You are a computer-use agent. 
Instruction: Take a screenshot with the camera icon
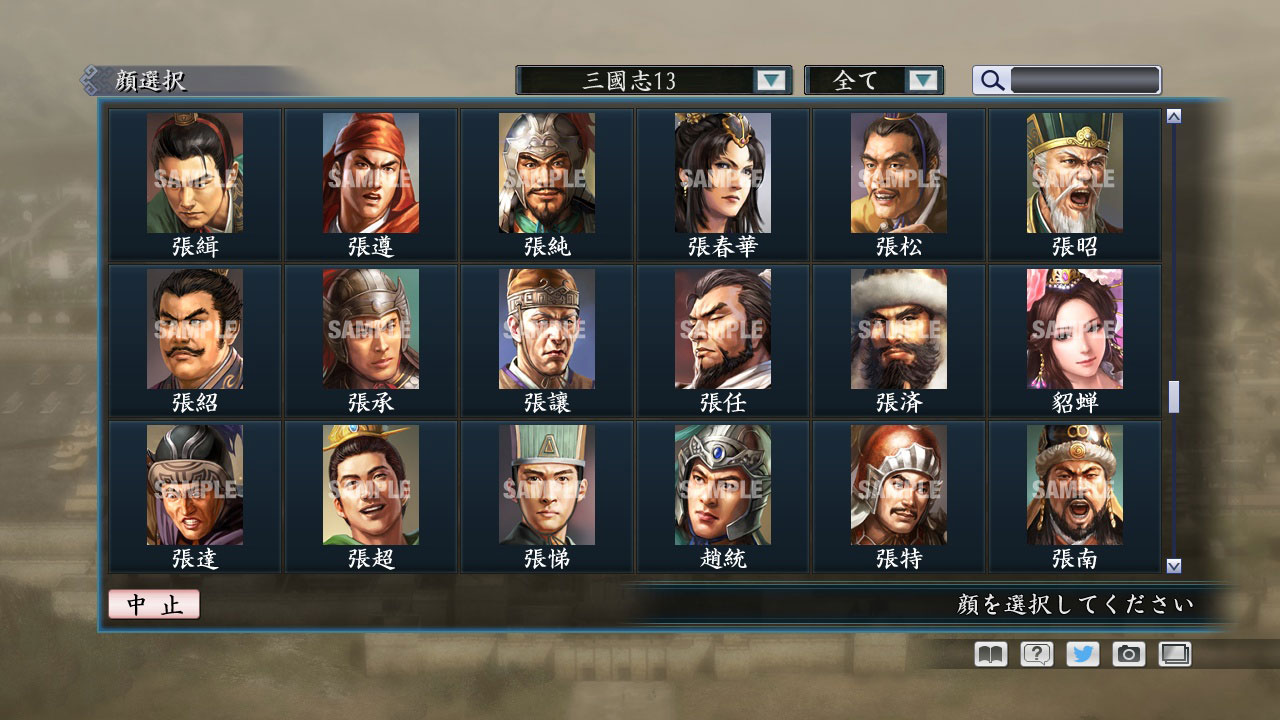point(1127,654)
